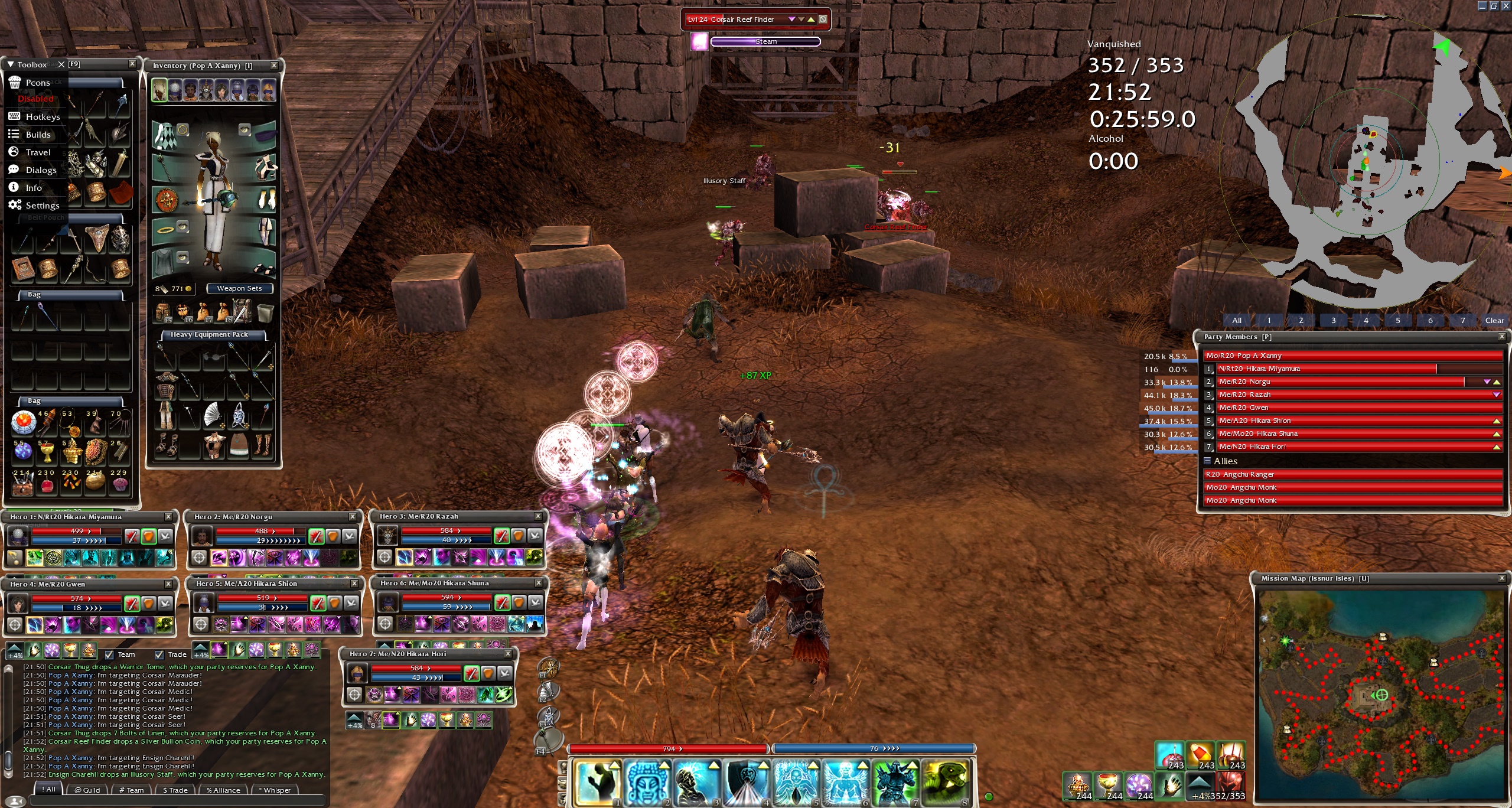Select Builds in the Toolbox
The width and height of the screenshot is (1512, 808).
click(38, 135)
